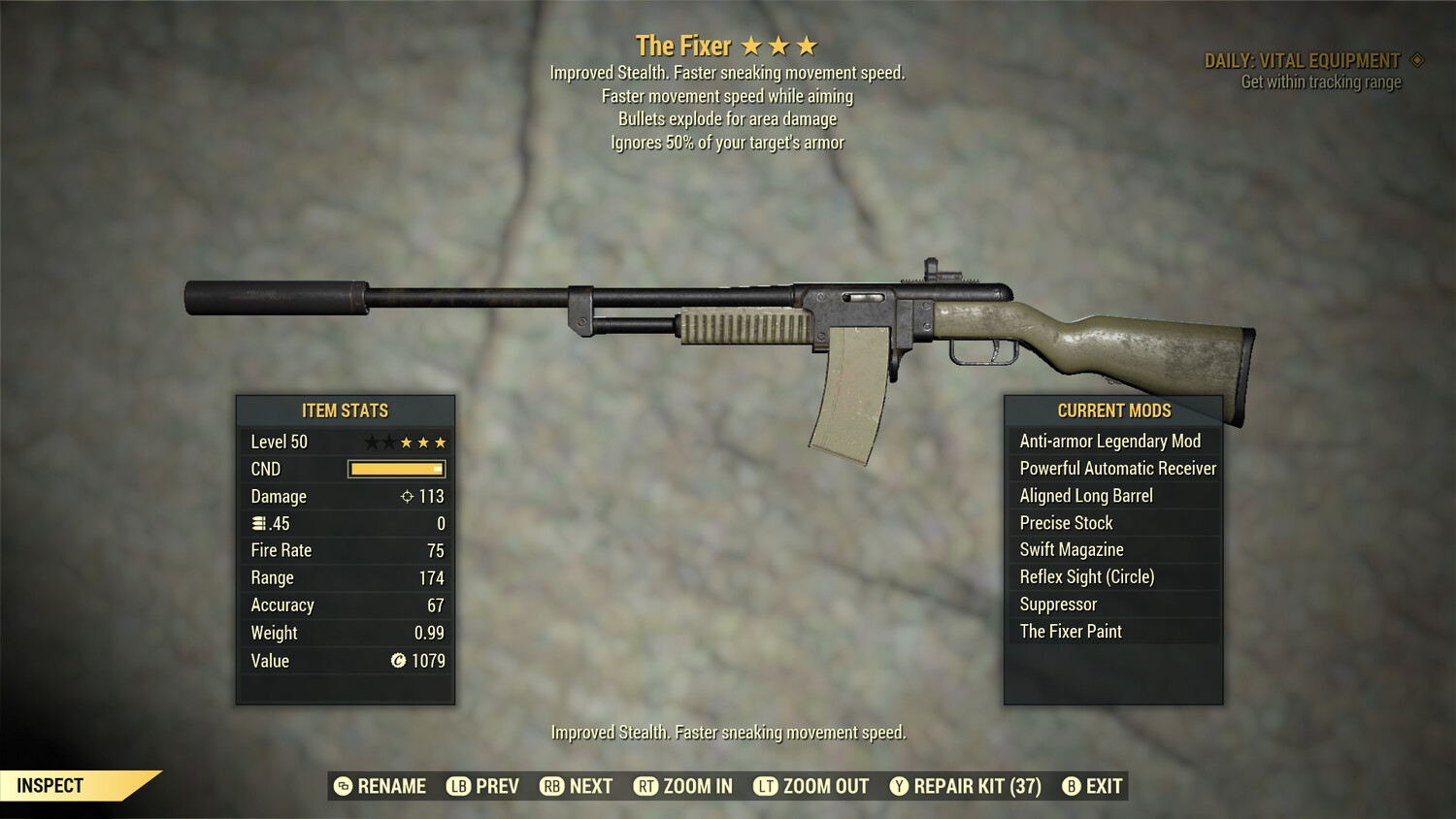Click the RENAME button
The width and height of the screenshot is (1456, 819).
point(392,786)
